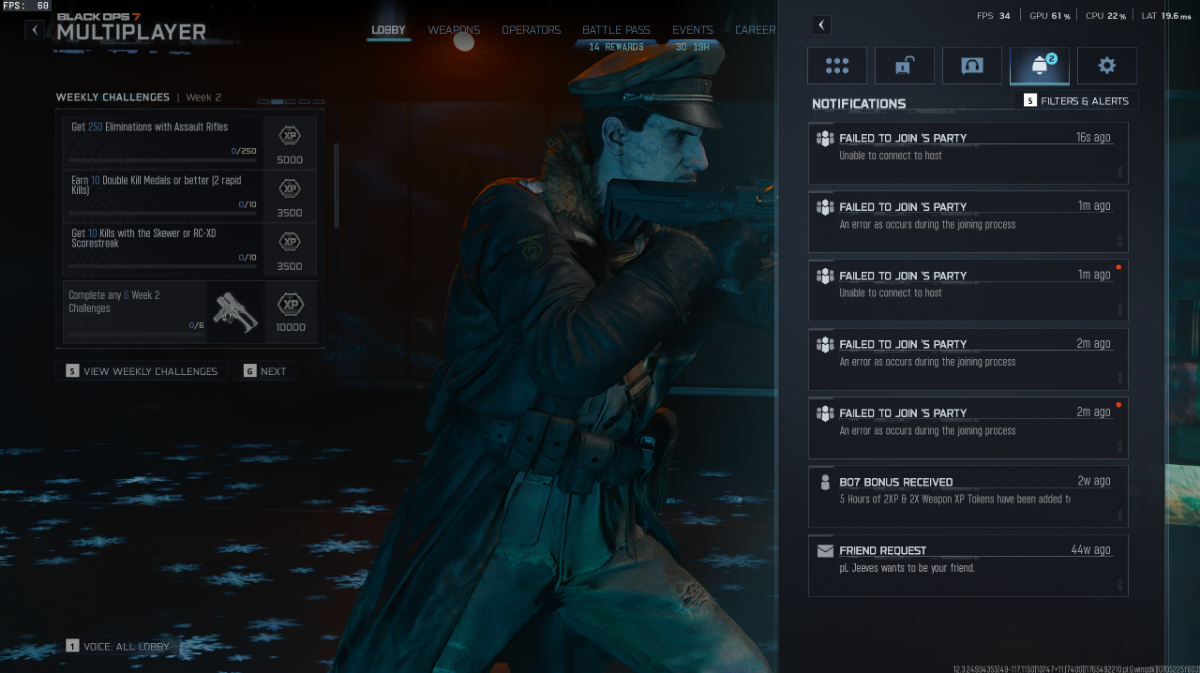Viewport: 1200px width, 673px height.
Task: View Weekly Challenges
Action: 141,371
